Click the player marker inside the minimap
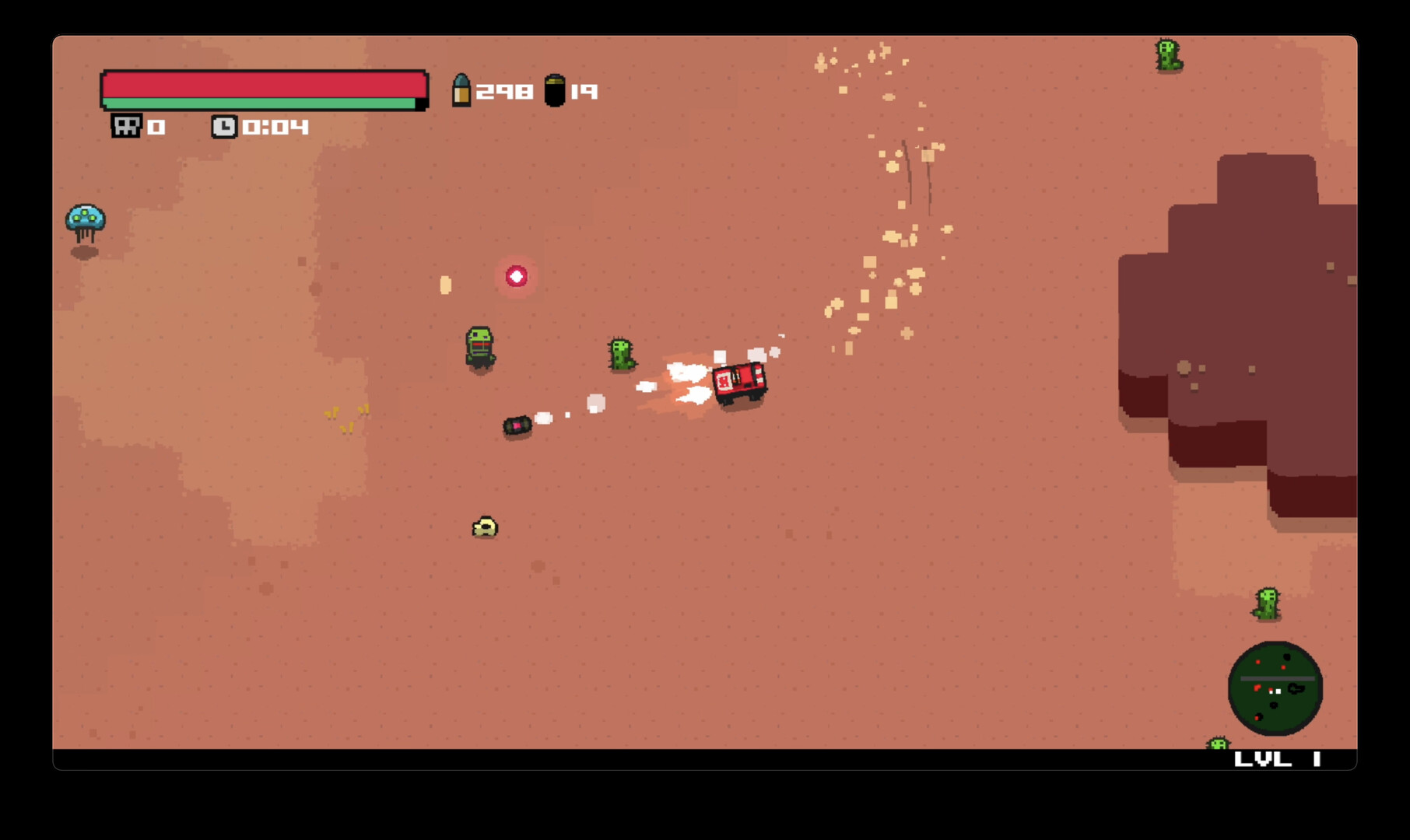The height and width of the screenshot is (840, 1410). [1278, 691]
